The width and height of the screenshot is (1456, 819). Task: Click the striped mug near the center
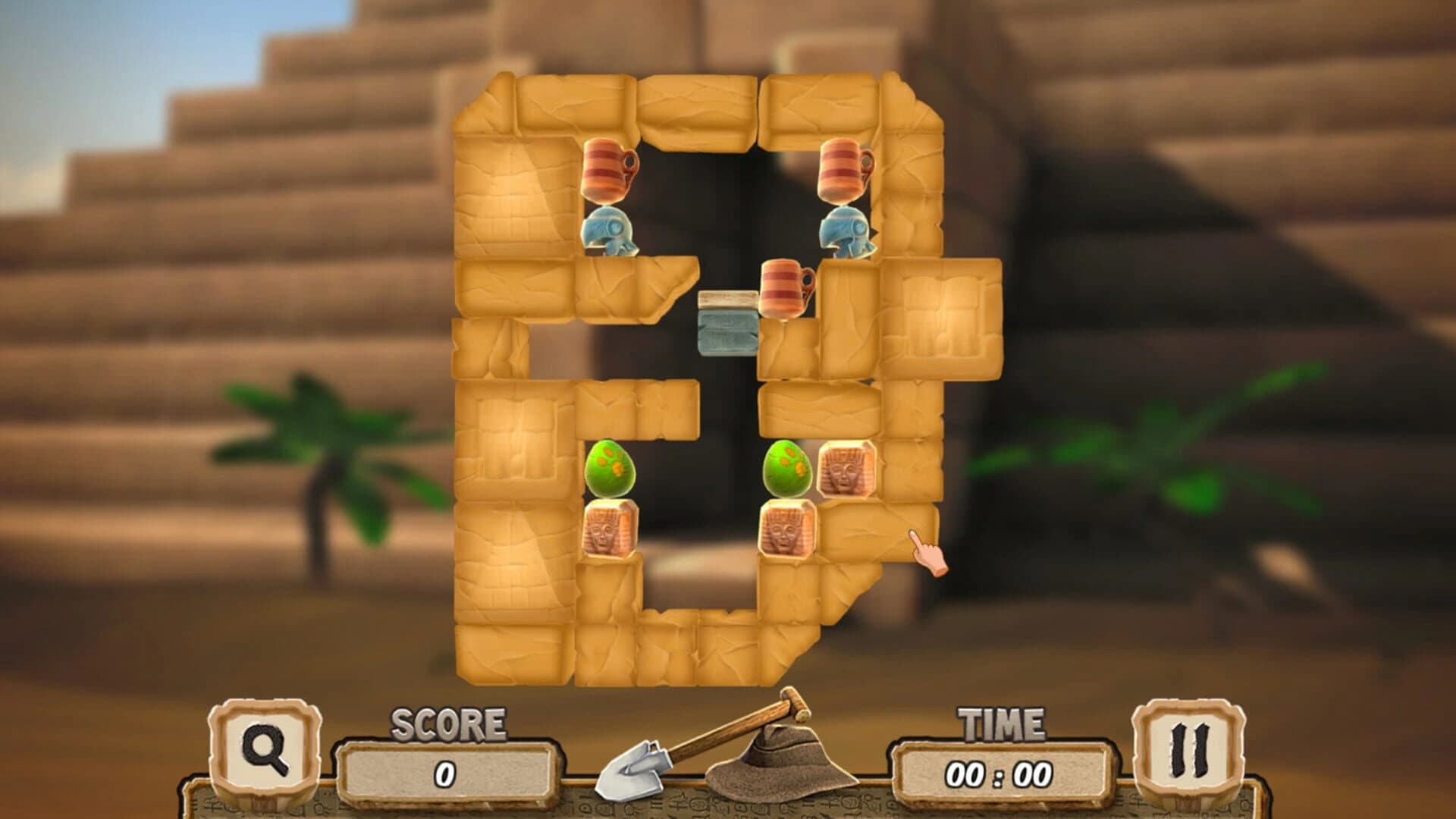(x=781, y=288)
